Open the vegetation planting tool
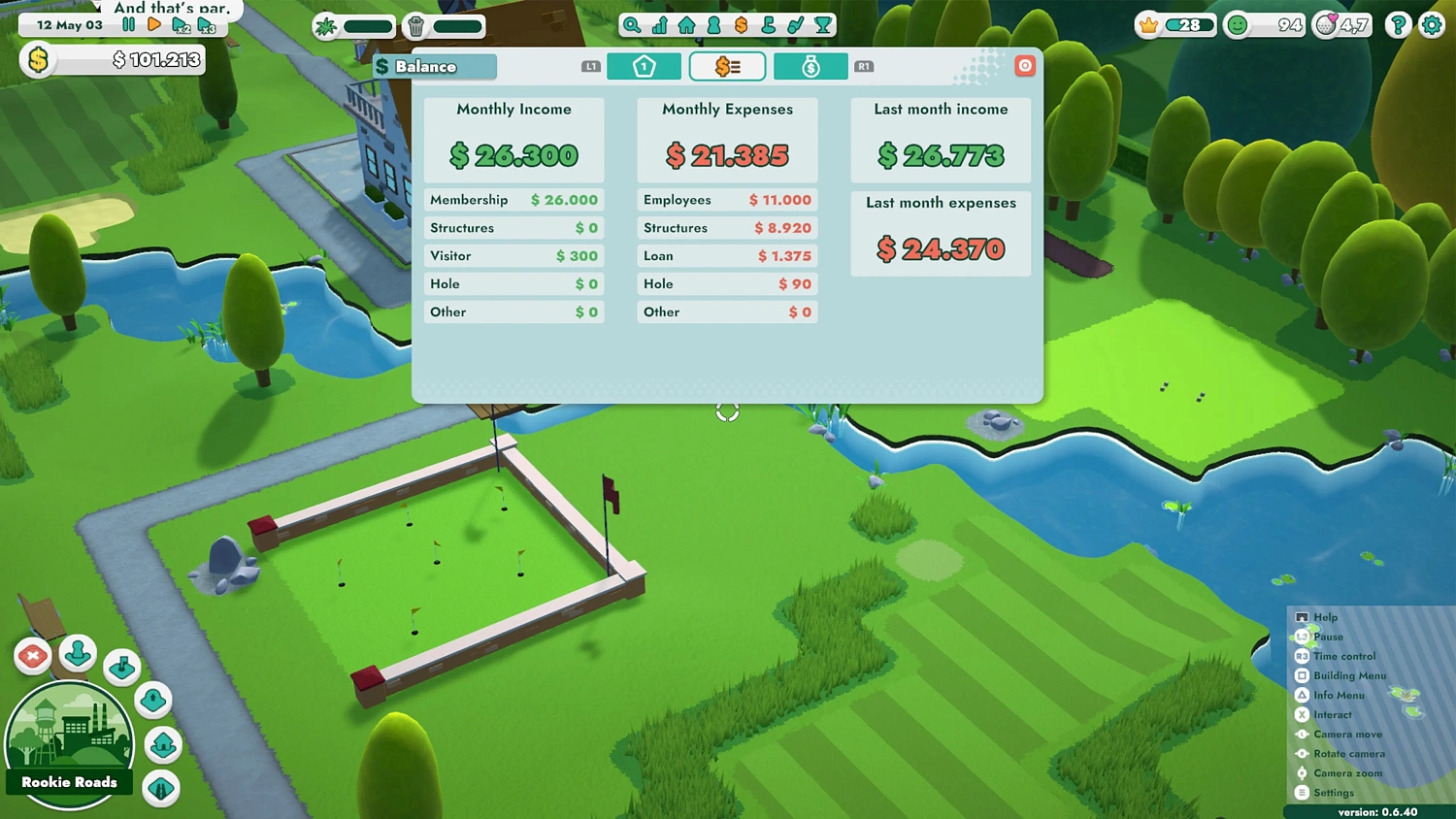 pos(328,25)
